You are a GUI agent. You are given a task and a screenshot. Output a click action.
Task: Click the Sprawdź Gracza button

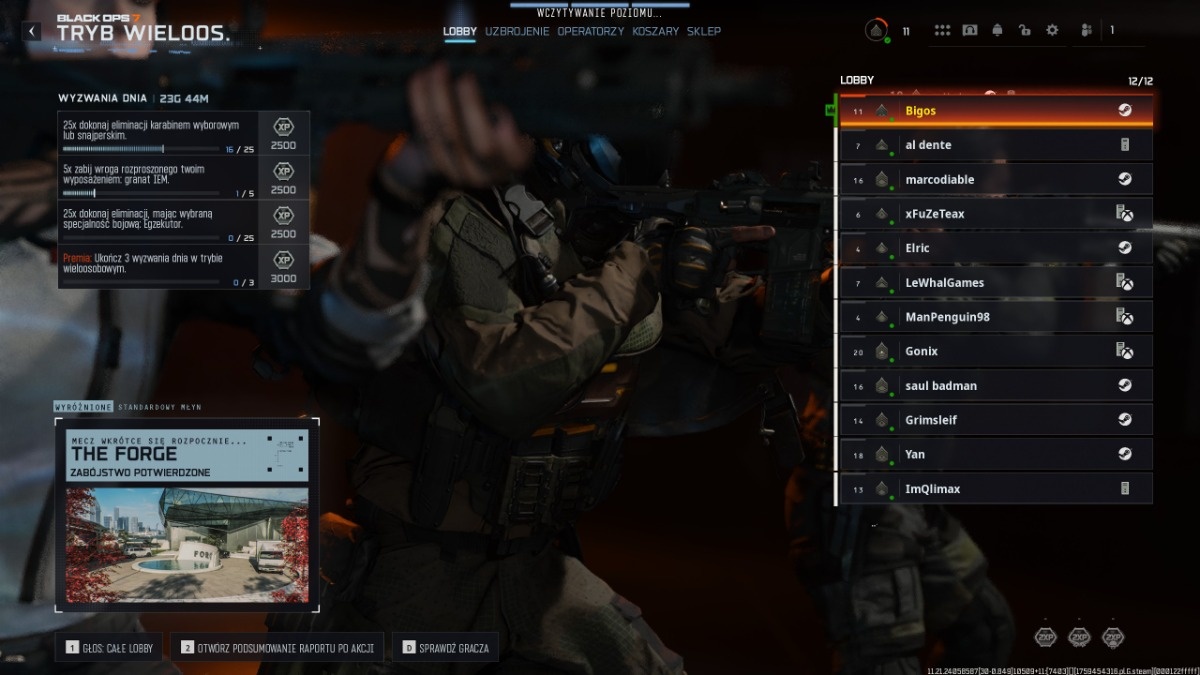446,648
